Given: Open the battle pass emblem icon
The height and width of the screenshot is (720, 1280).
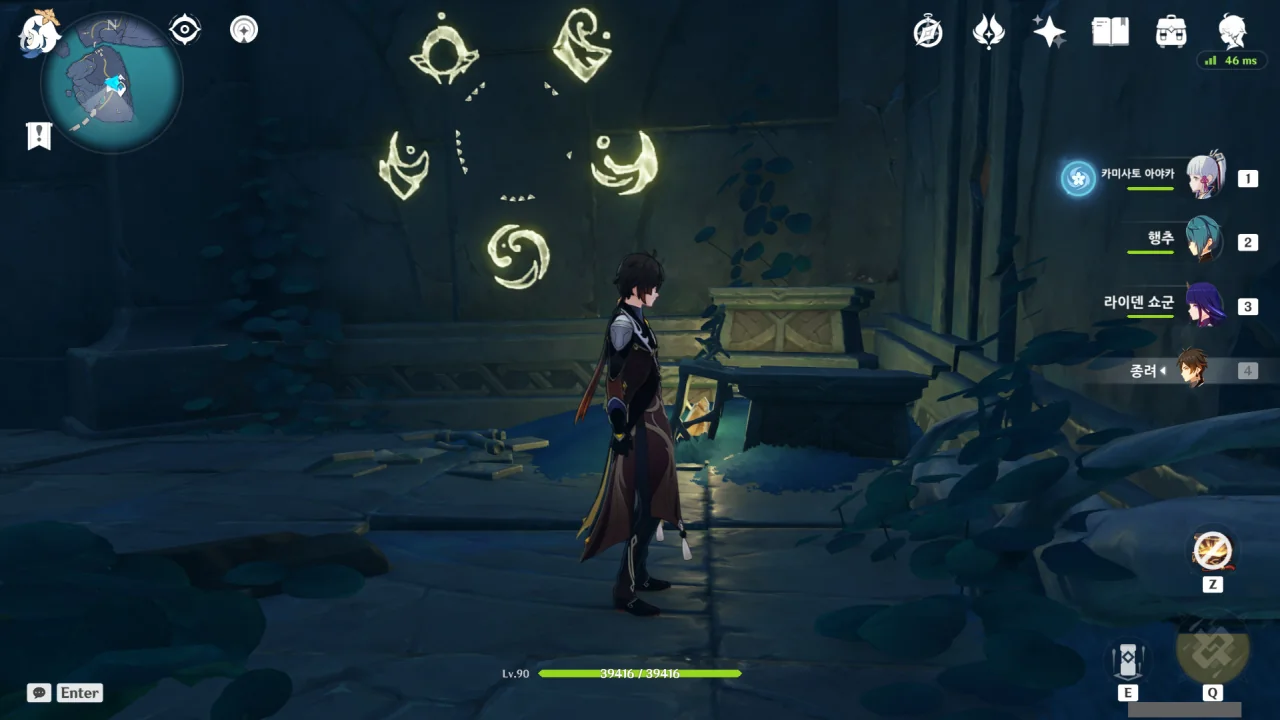Looking at the screenshot, I should (x=988, y=32).
